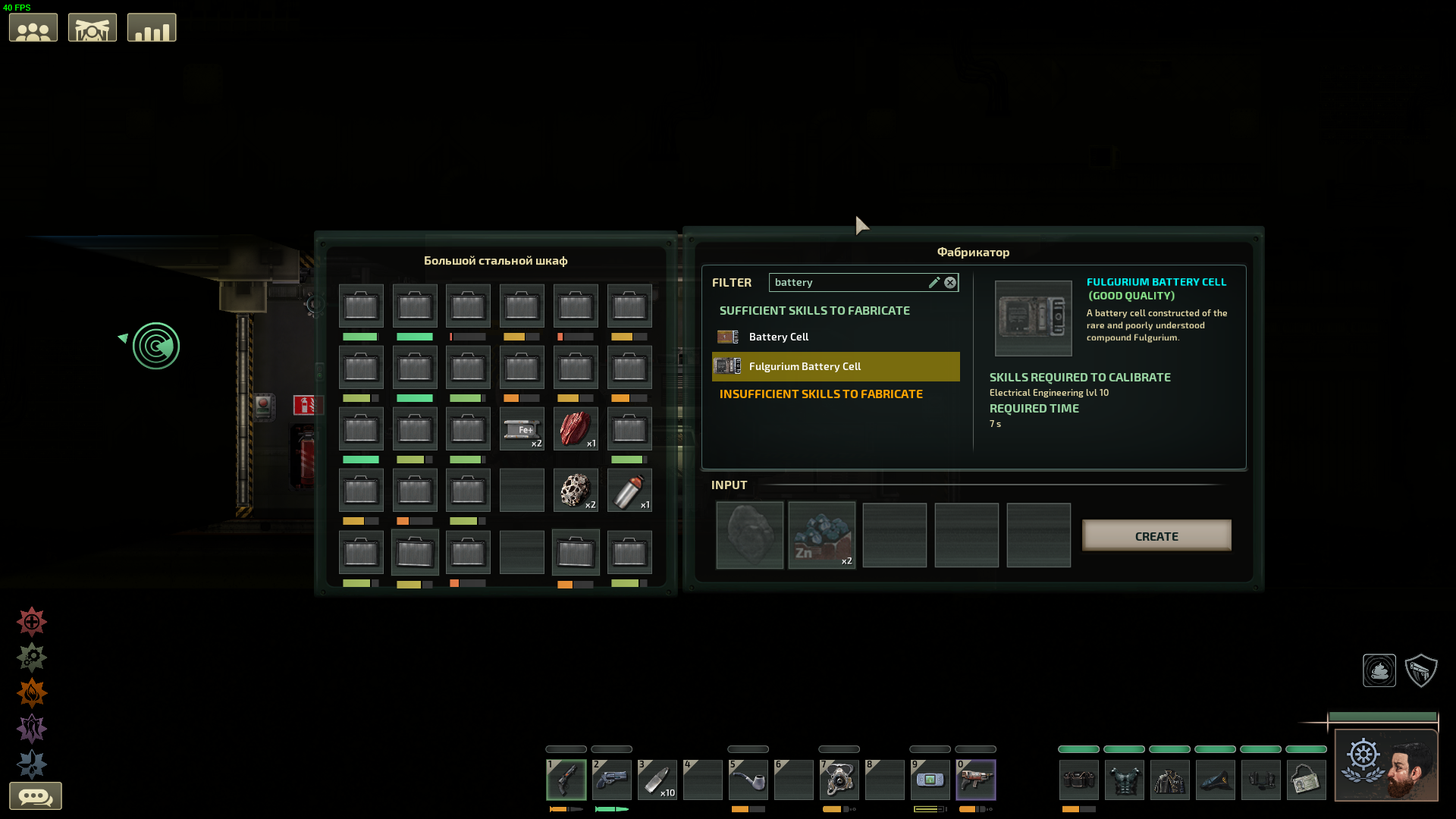This screenshot has width=1456, height=819.
Task: Collapse the SUFFICIENT SKILLS TO FABRICATE section
Action: pyautogui.click(x=815, y=310)
